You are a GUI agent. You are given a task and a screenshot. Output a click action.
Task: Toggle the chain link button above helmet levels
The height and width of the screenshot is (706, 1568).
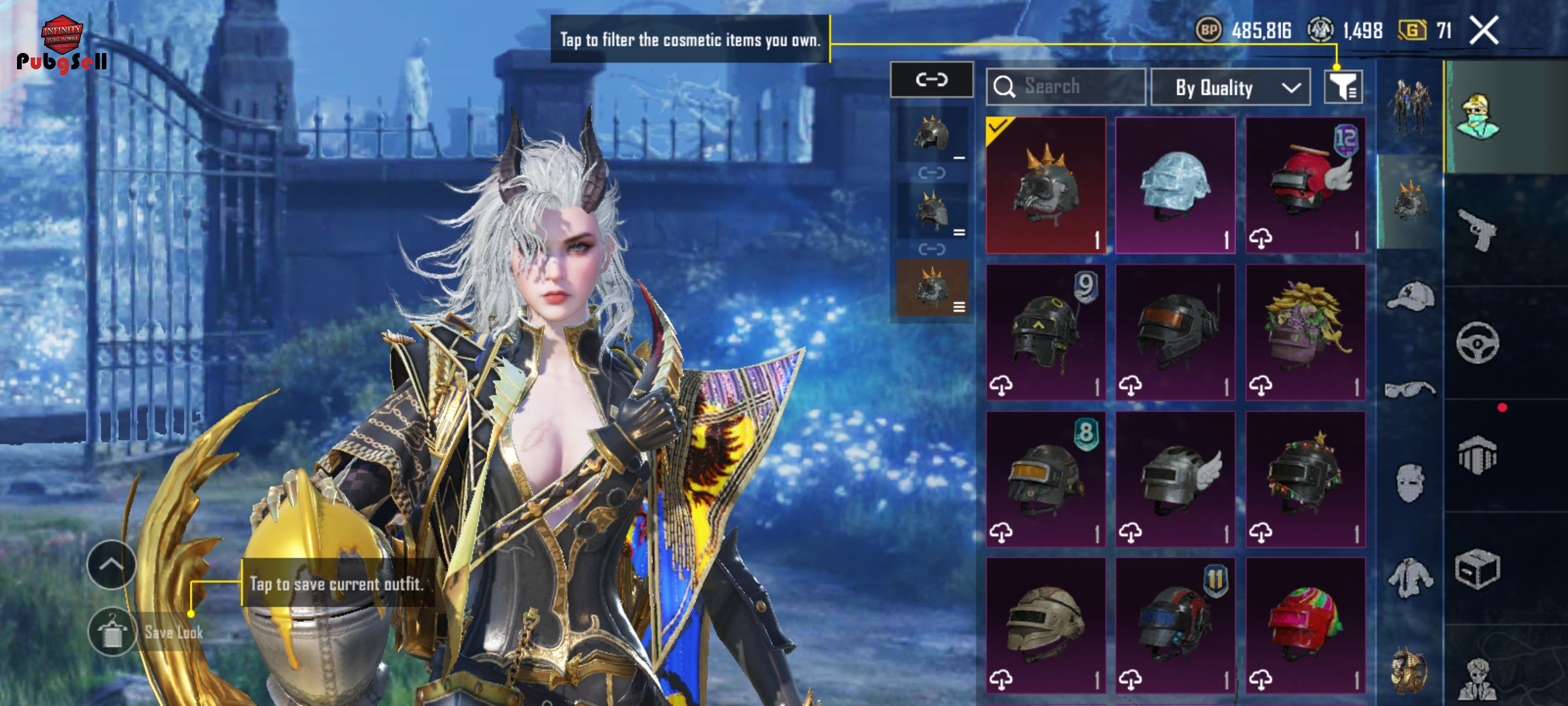(x=931, y=80)
